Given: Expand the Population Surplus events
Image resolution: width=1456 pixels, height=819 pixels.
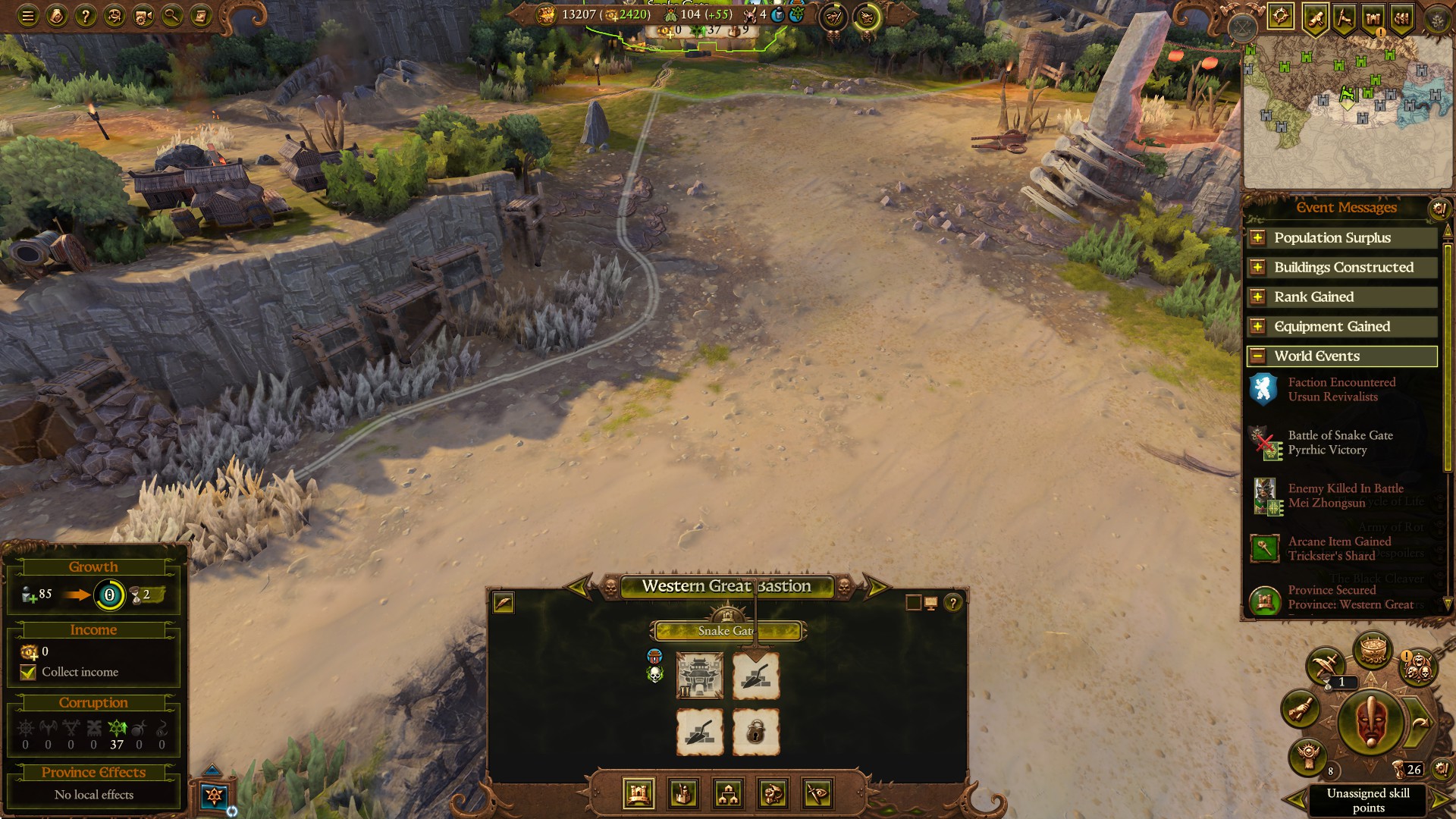Looking at the screenshot, I should (x=1258, y=237).
